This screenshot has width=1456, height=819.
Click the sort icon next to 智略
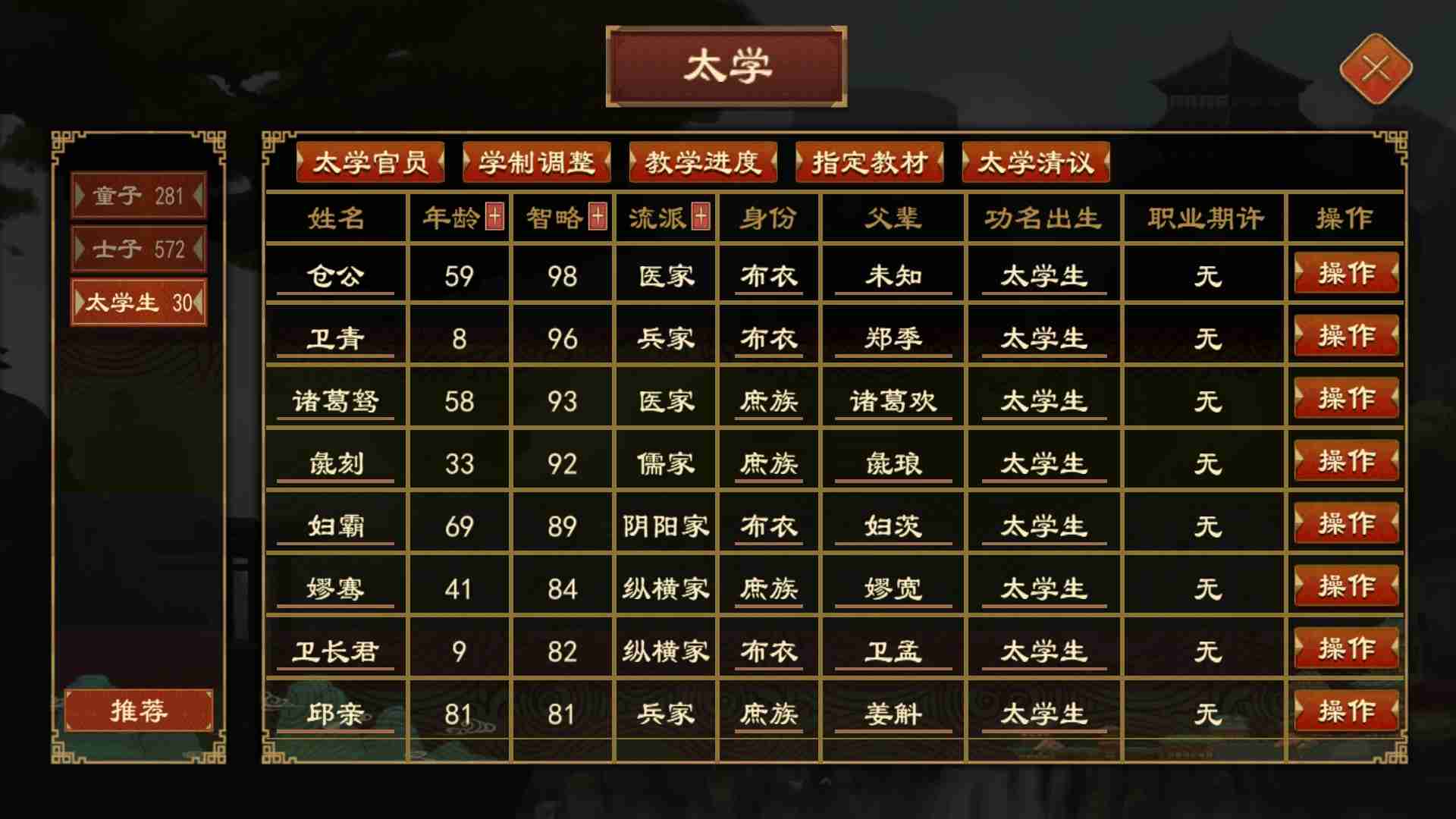(596, 215)
